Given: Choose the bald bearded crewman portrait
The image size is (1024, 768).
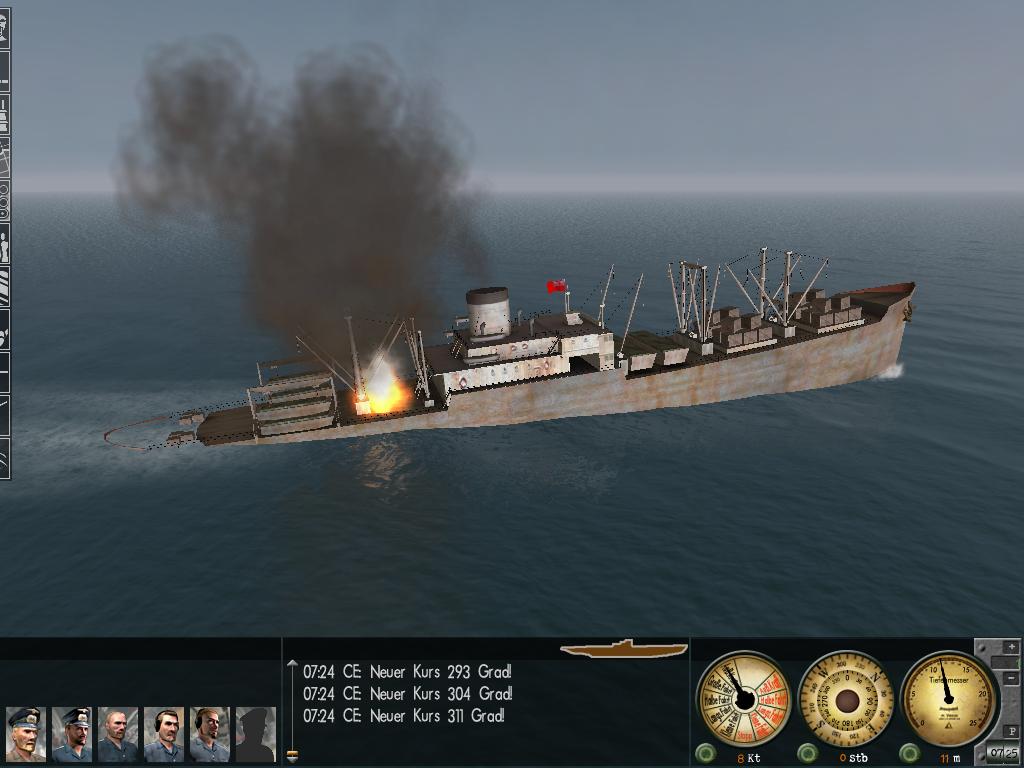Looking at the screenshot, I should [117, 733].
